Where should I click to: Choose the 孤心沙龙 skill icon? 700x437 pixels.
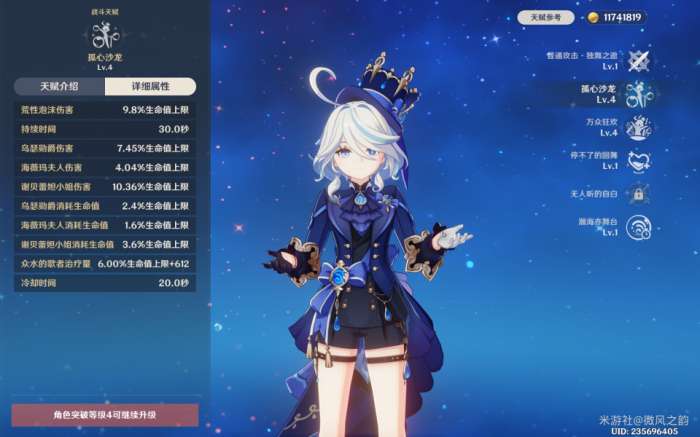[639, 95]
